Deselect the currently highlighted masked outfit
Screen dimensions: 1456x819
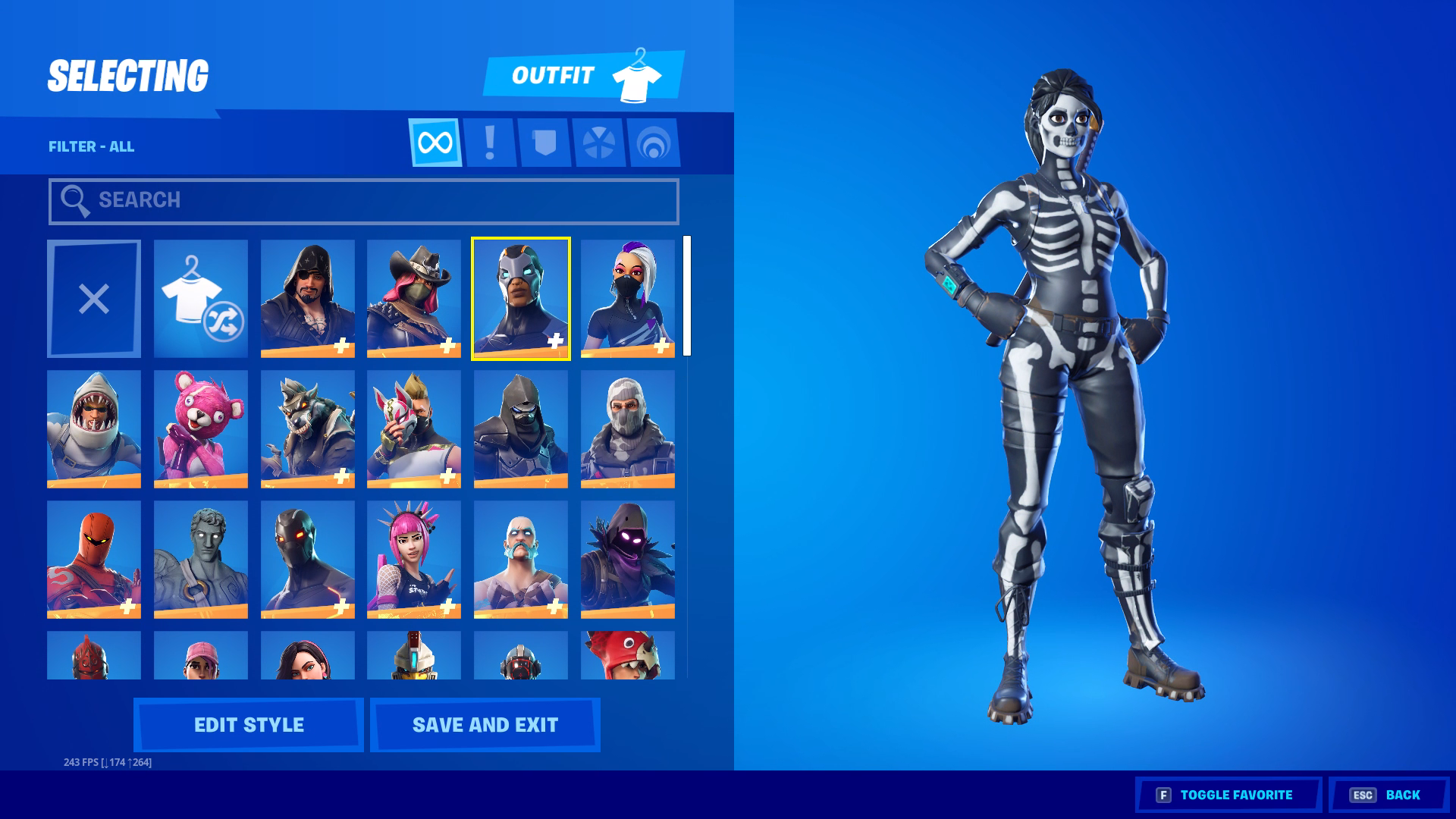tap(521, 298)
